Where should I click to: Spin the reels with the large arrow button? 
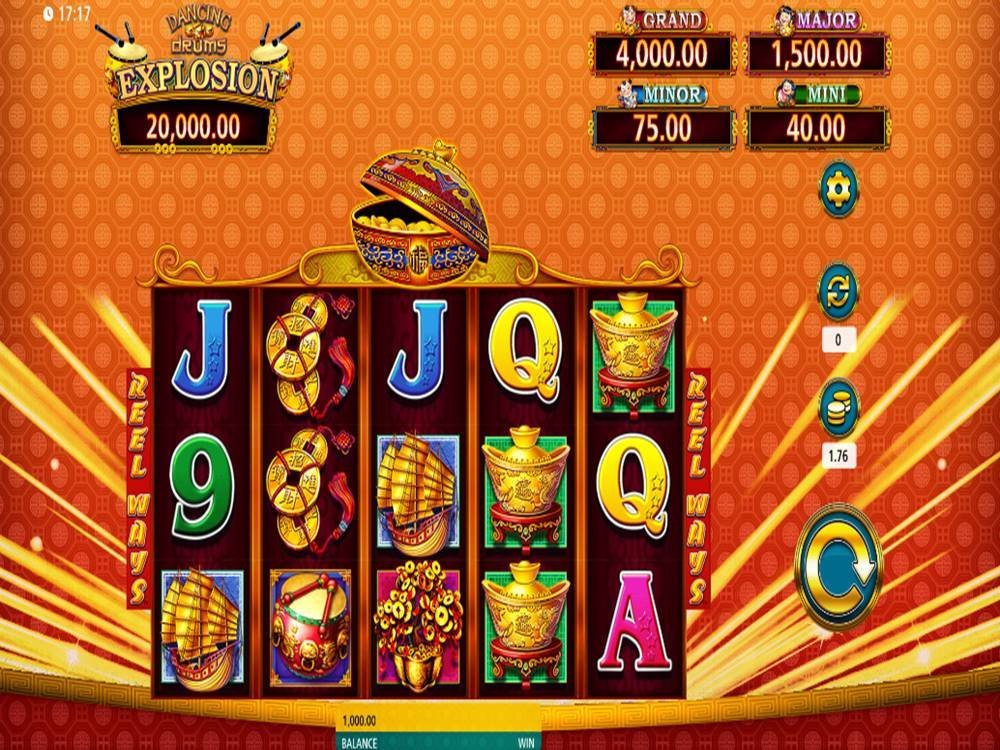(838, 566)
